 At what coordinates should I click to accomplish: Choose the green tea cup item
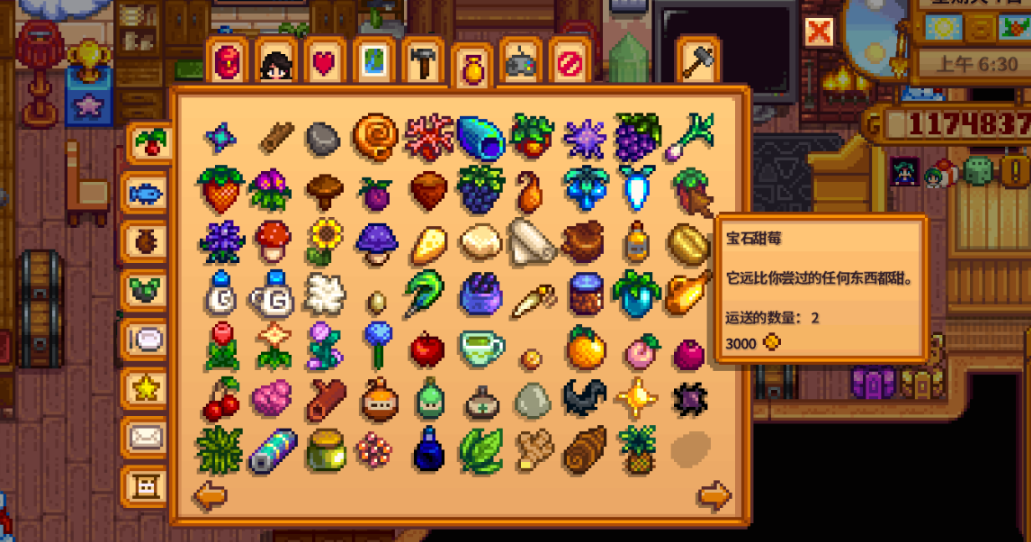(480, 348)
